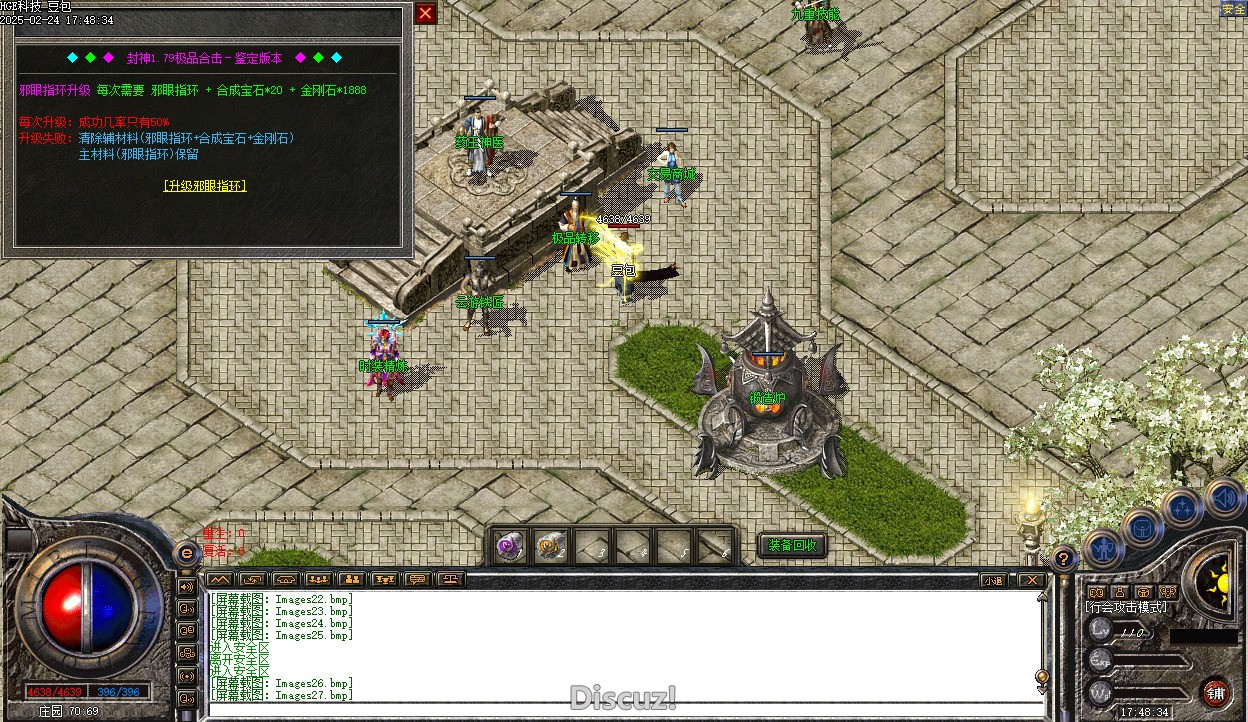The image size is (1248, 722).
Task: Close the chat panel with its X button
Action: (x=1030, y=580)
